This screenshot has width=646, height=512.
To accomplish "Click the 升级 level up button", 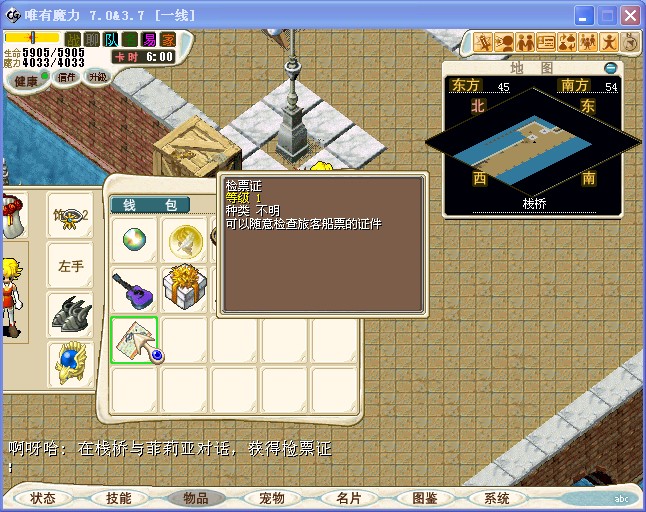I will [98, 77].
